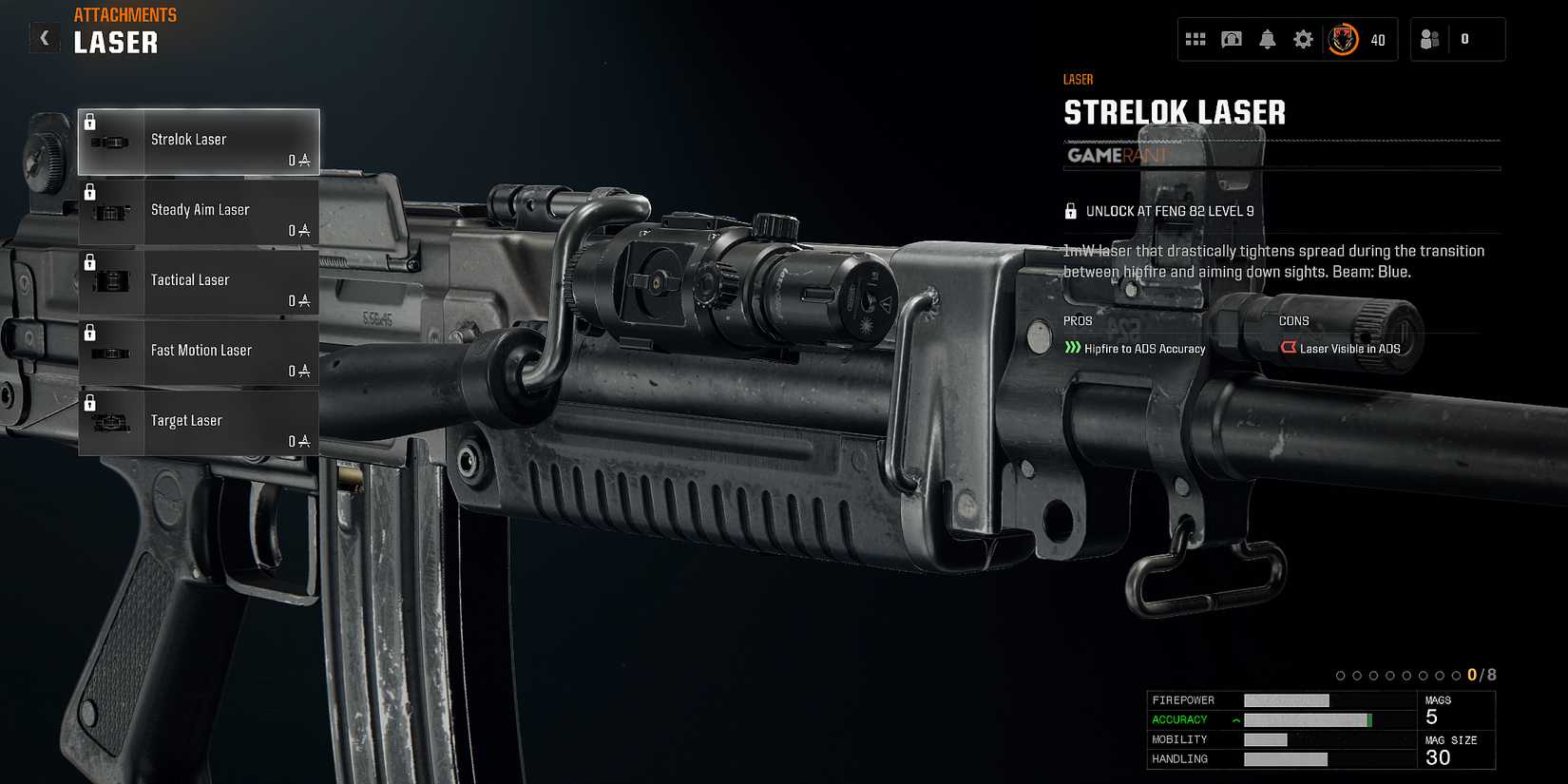Screen dimensions: 1568x784
Task: Select the Steady Aim Laser option
Action: [x=200, y=210]
